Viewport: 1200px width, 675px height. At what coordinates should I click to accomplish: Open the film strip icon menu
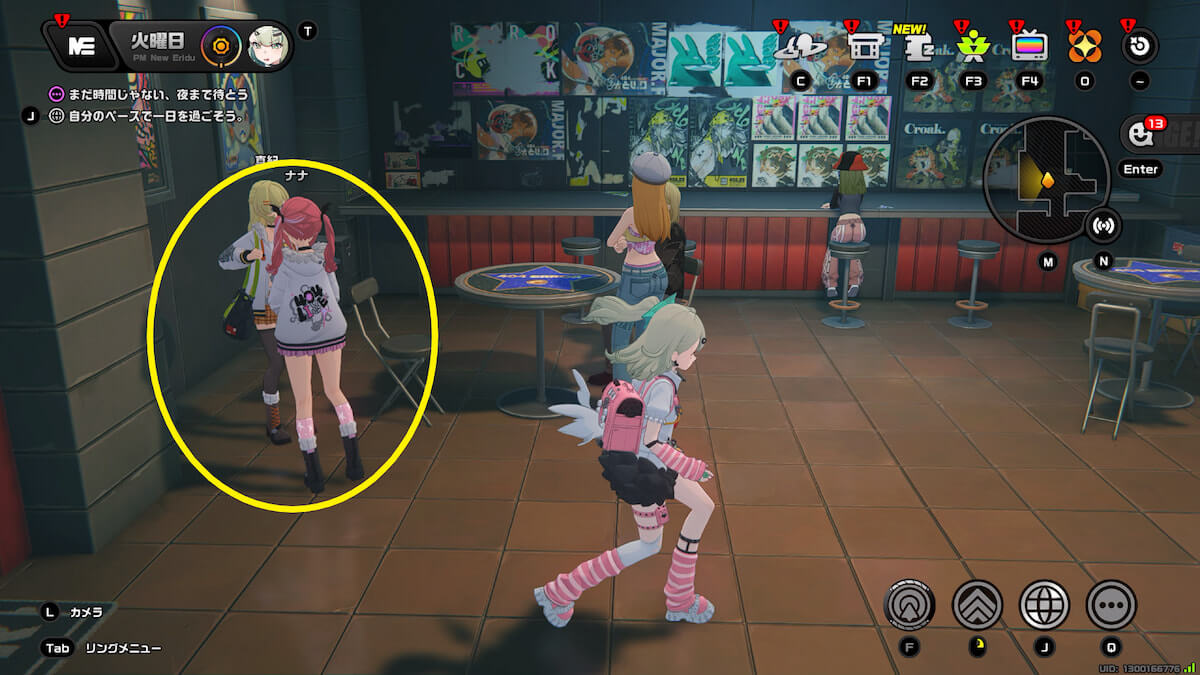point(864,45)
